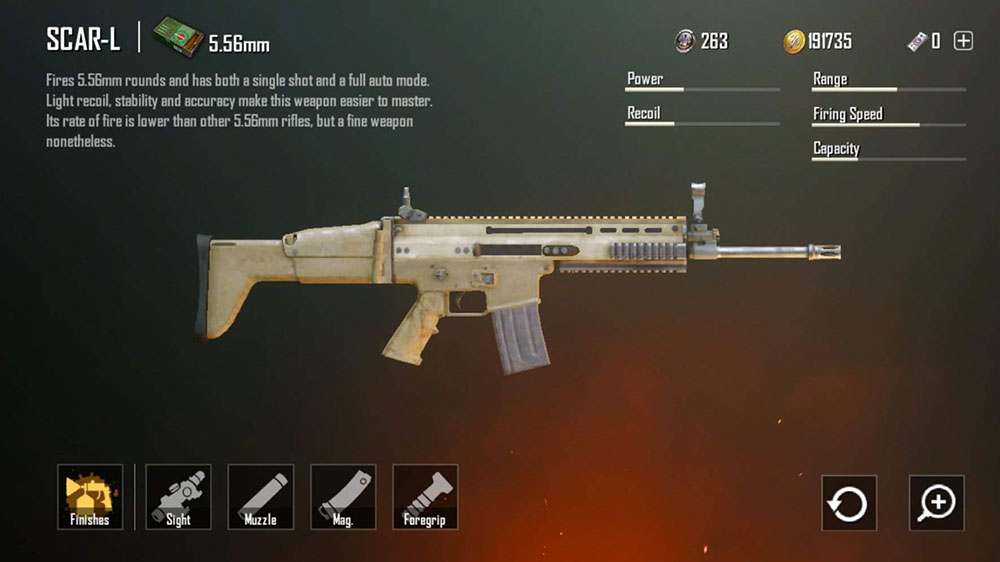Viewport: 1000px width, 562px height.
Task: Select the Foregrip attachment slot
Action: [425, 497]
